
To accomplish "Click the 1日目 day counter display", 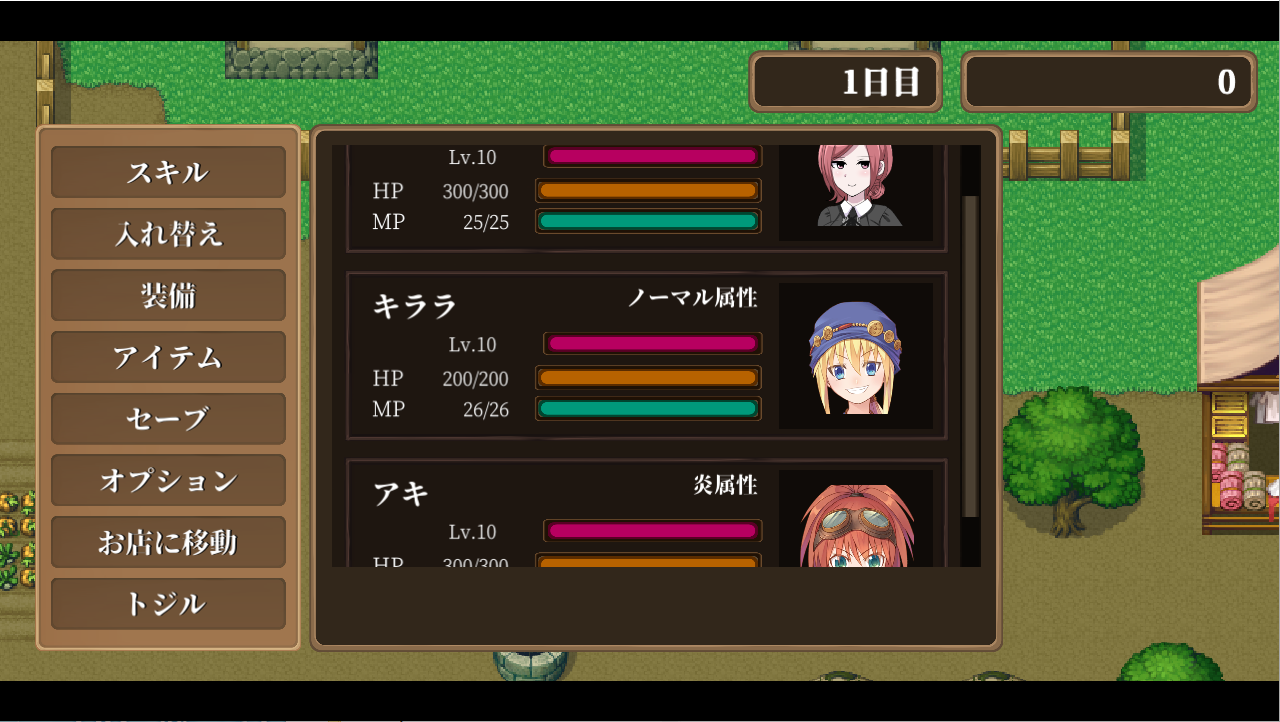I will click(845, 83).
